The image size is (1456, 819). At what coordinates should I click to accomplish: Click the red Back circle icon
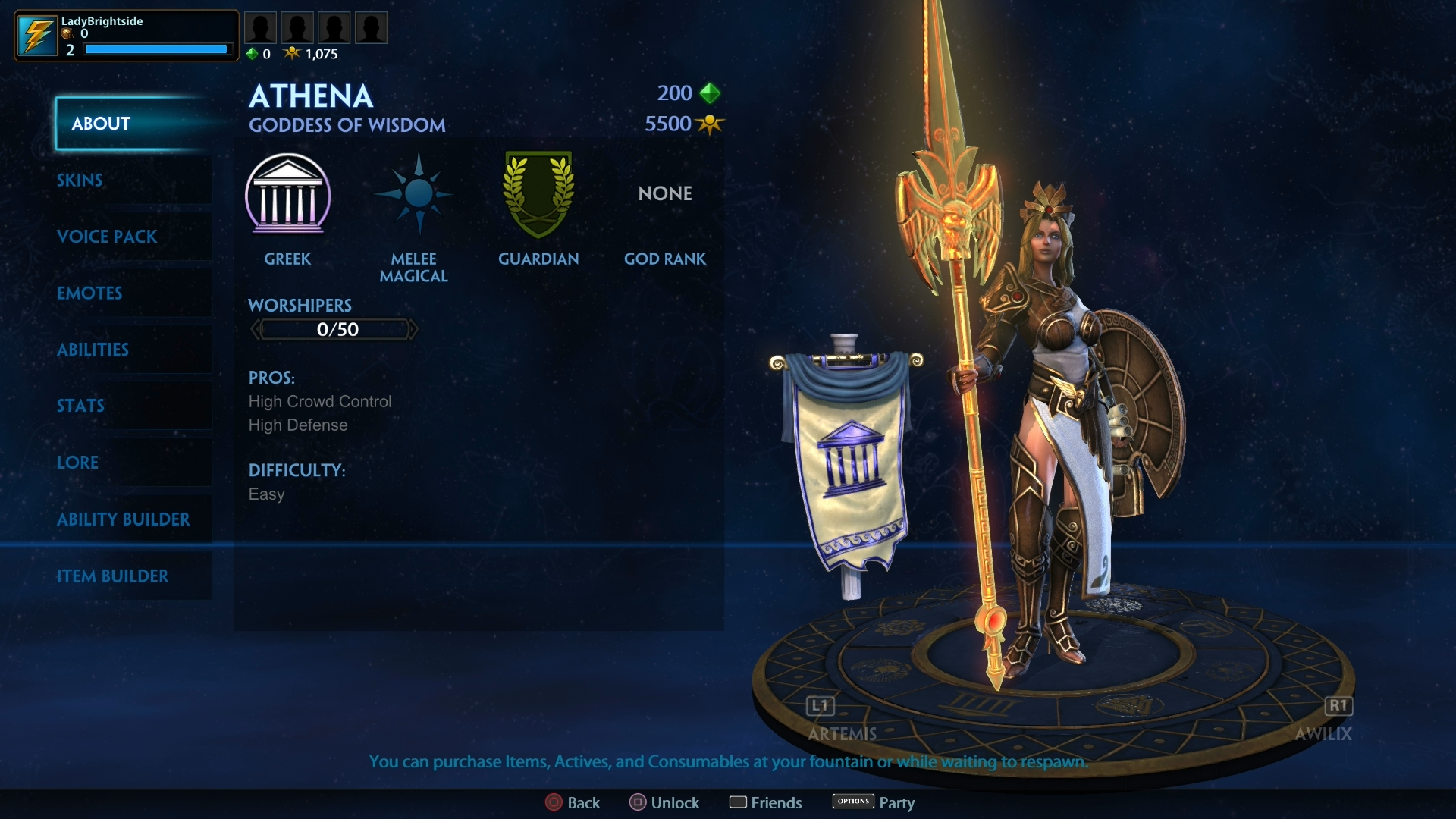pos(554,802)
